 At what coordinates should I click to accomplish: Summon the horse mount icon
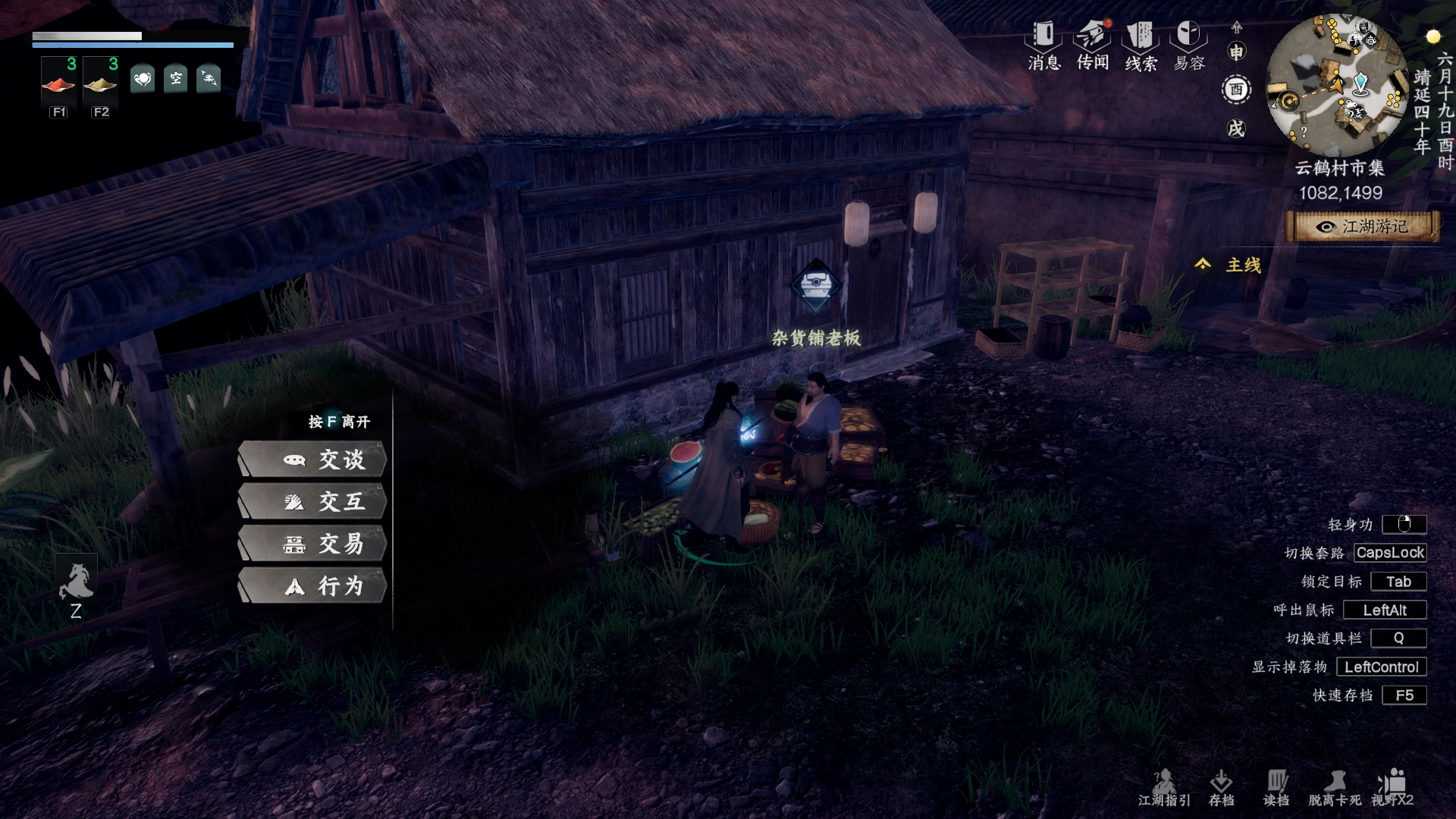tap(76, 582)
